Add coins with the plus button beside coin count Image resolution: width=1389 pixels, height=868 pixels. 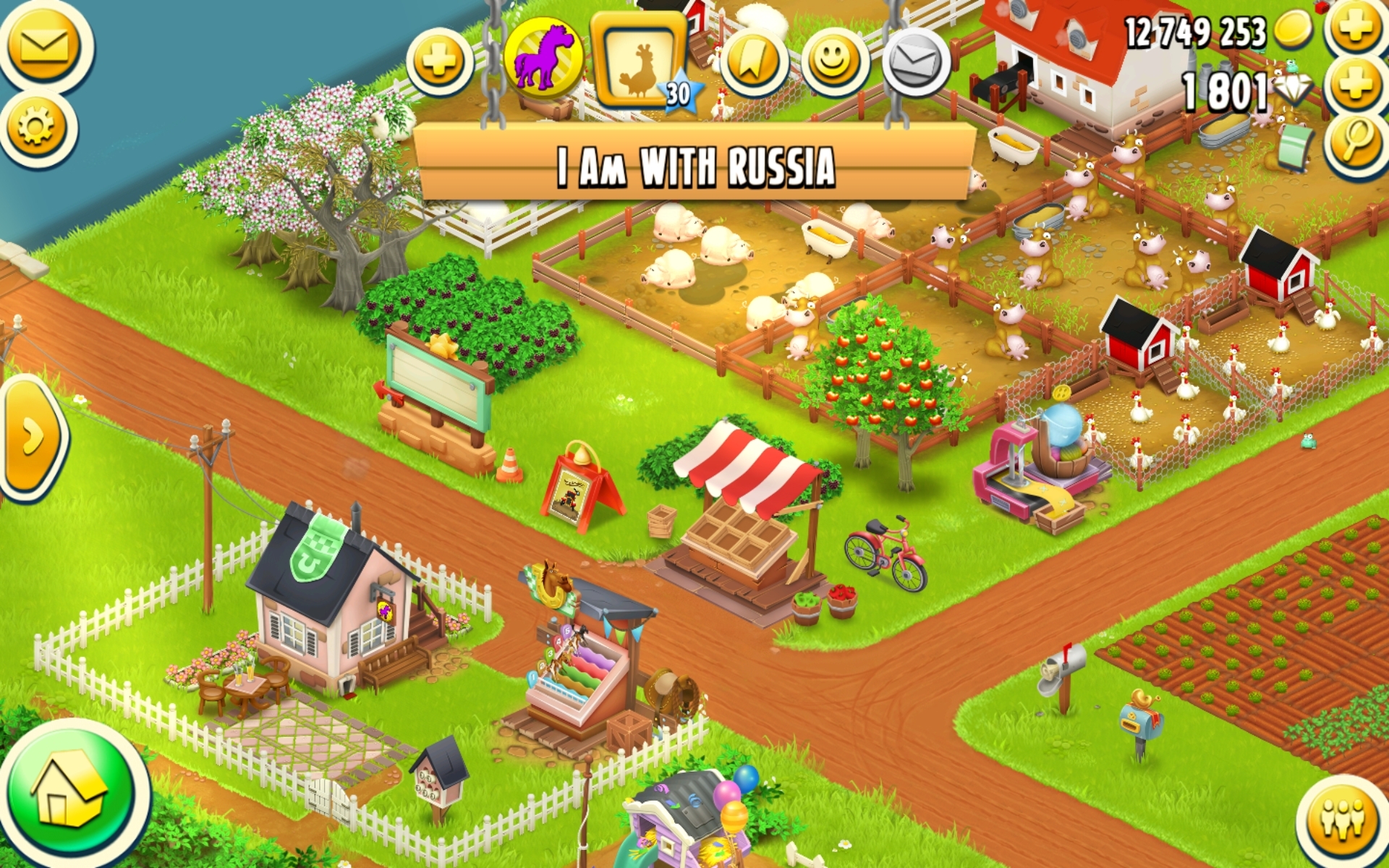[1356, 29]
